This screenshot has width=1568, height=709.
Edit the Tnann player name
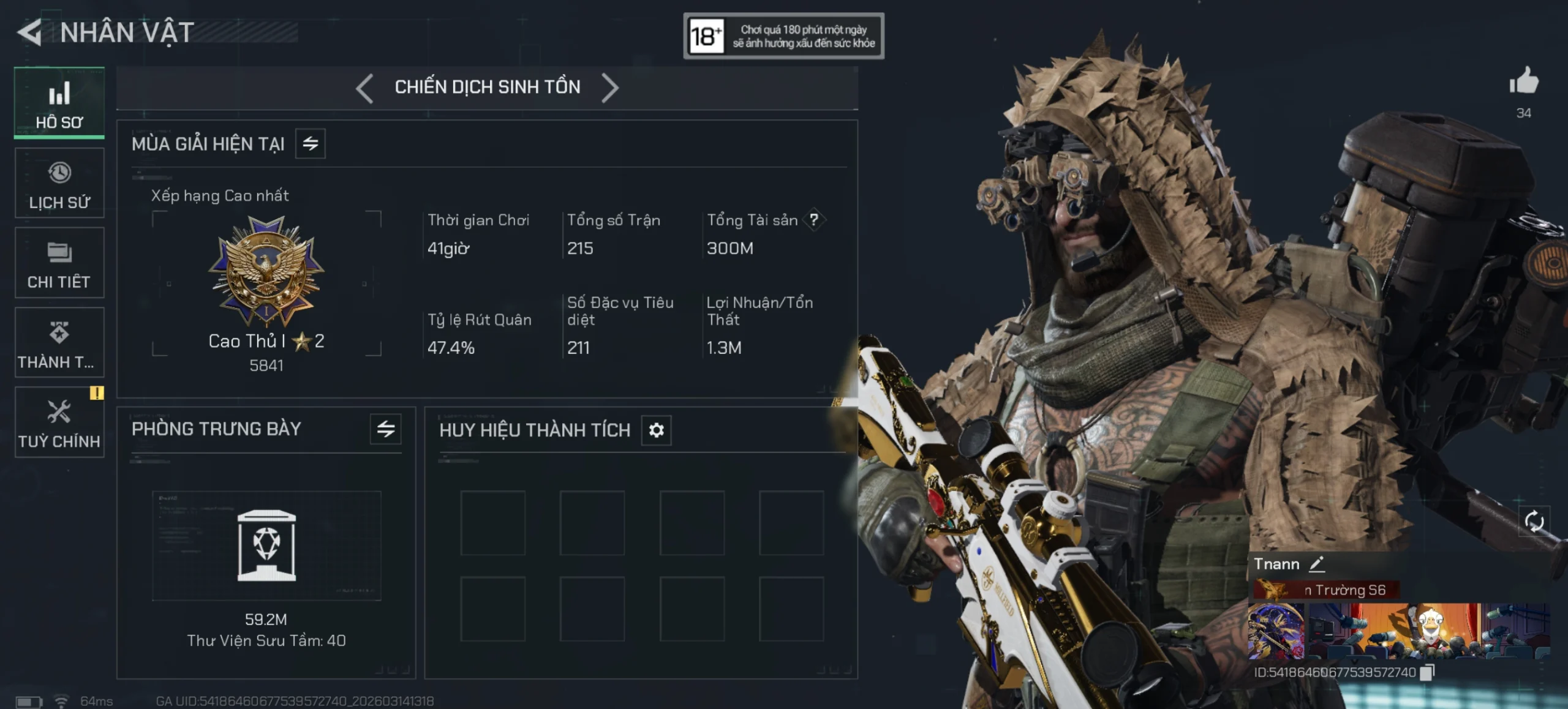tap(1317, 564)
